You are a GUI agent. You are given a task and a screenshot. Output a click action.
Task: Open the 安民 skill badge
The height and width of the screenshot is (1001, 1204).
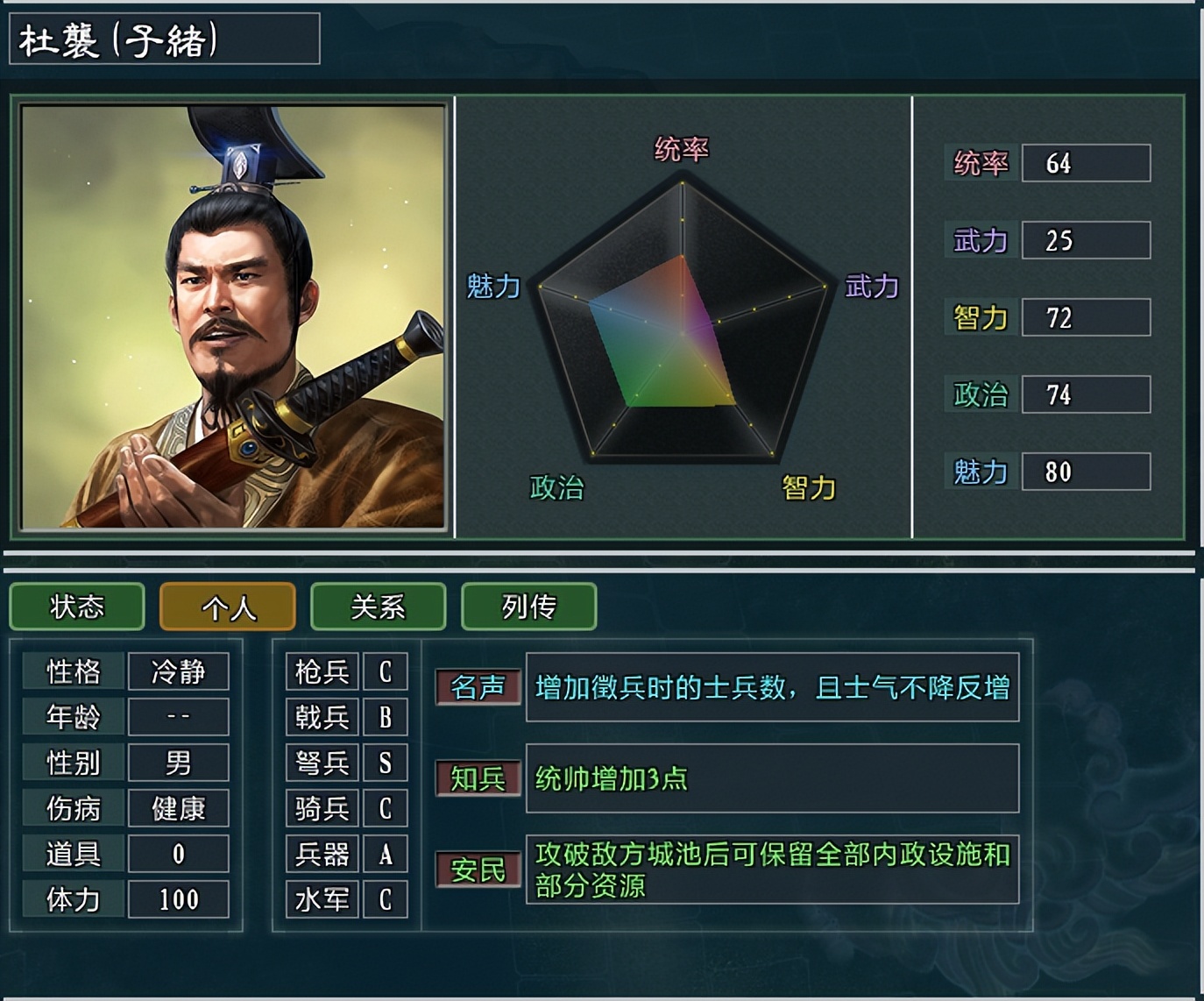click(x=478, y=868)
